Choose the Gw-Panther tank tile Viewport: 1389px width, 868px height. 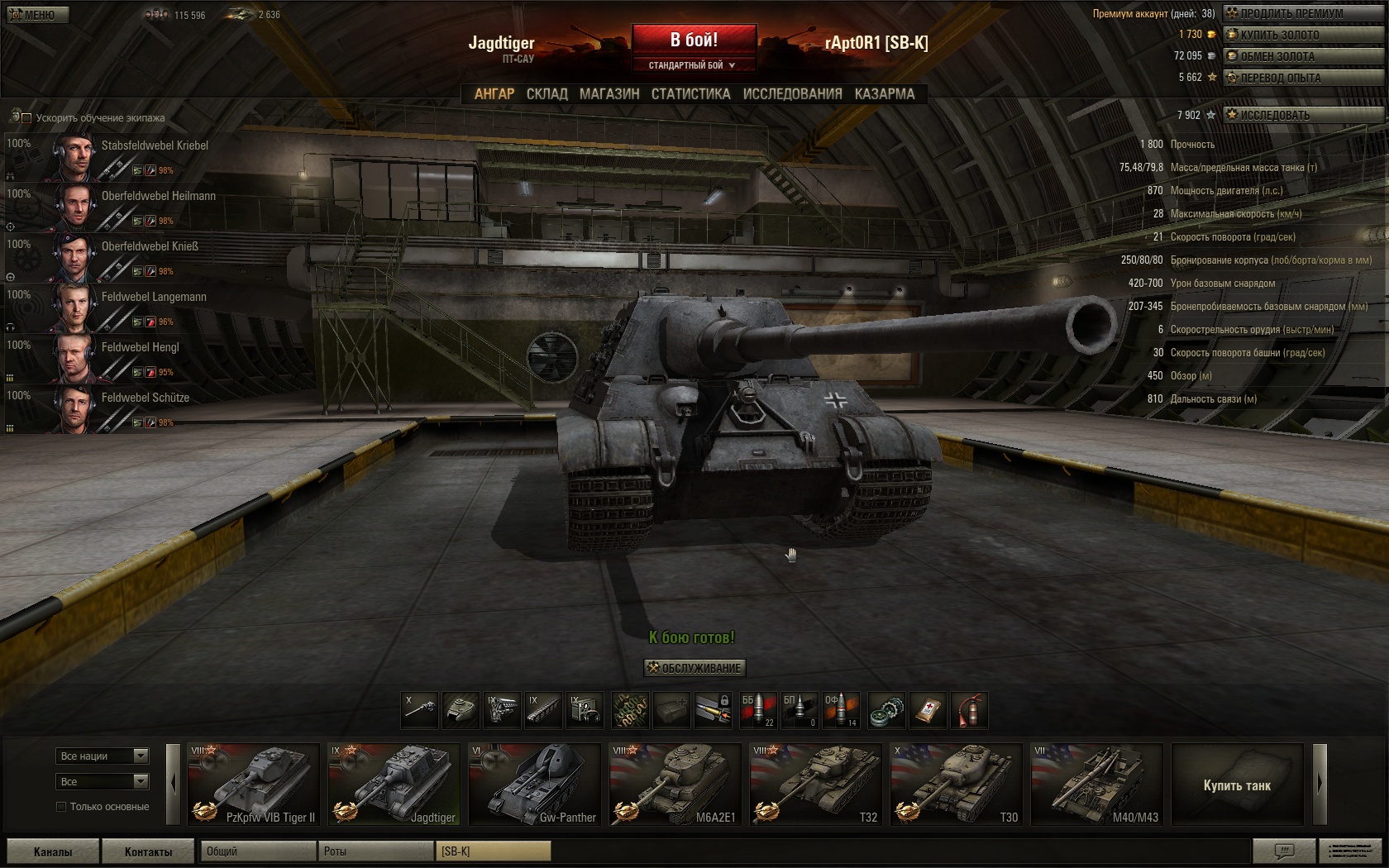(534, 785)
